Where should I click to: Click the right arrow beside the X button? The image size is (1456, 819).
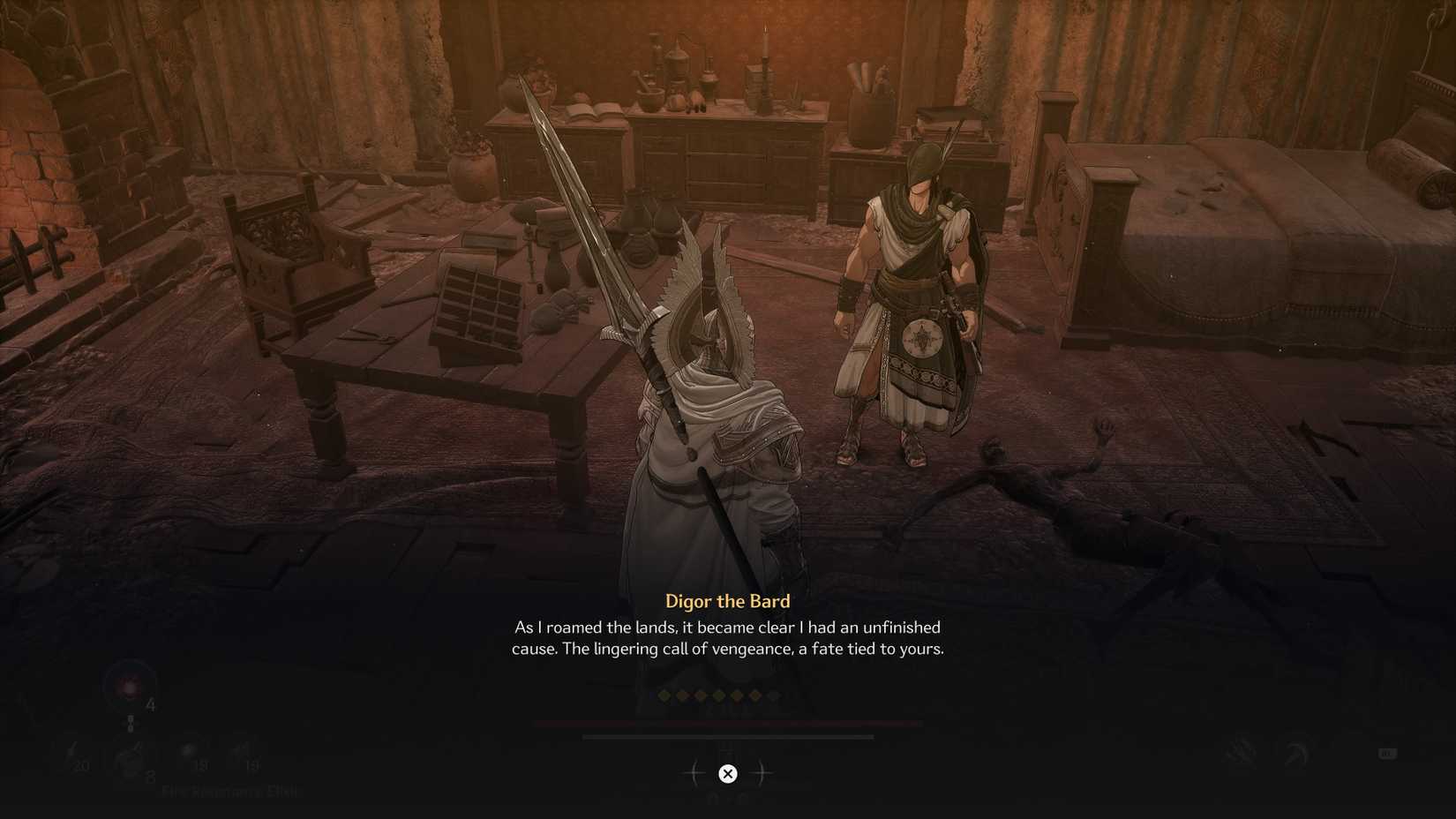(762, 773)
